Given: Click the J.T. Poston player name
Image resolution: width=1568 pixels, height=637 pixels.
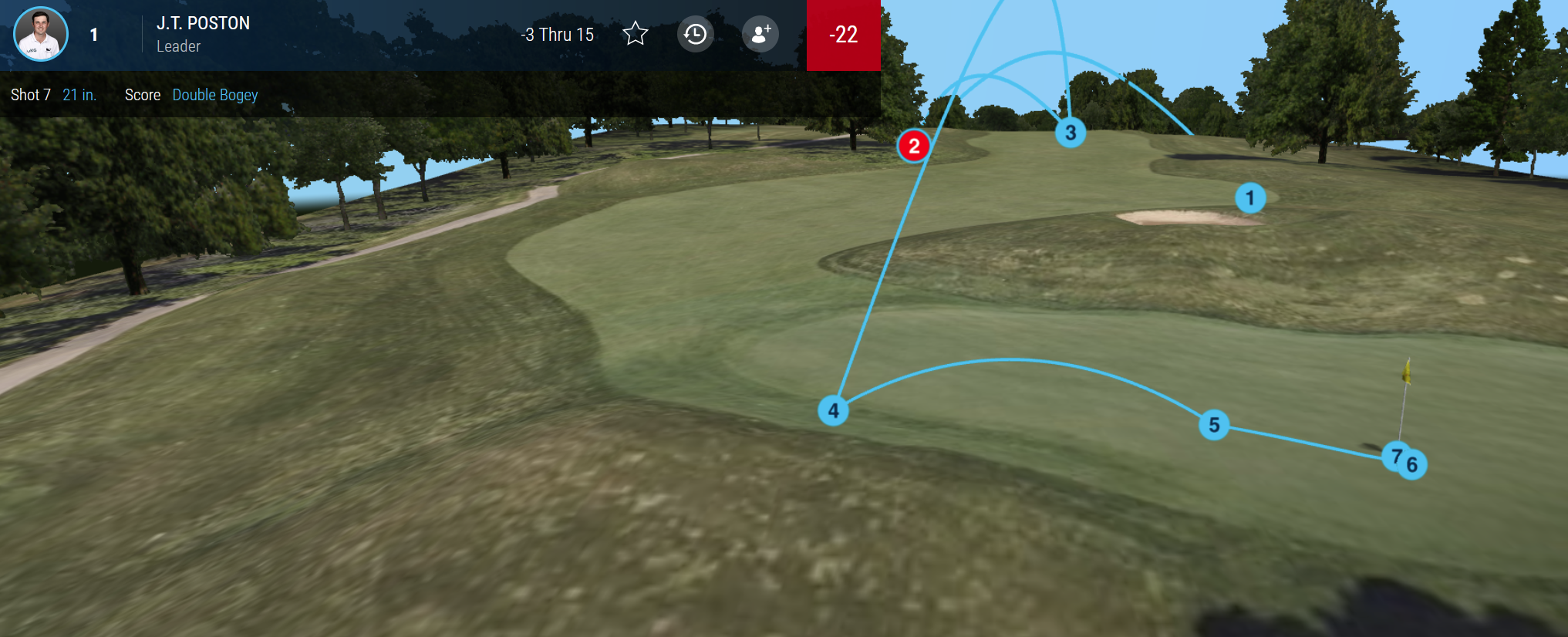Looking at the screenshot, I should click(203, 23).
